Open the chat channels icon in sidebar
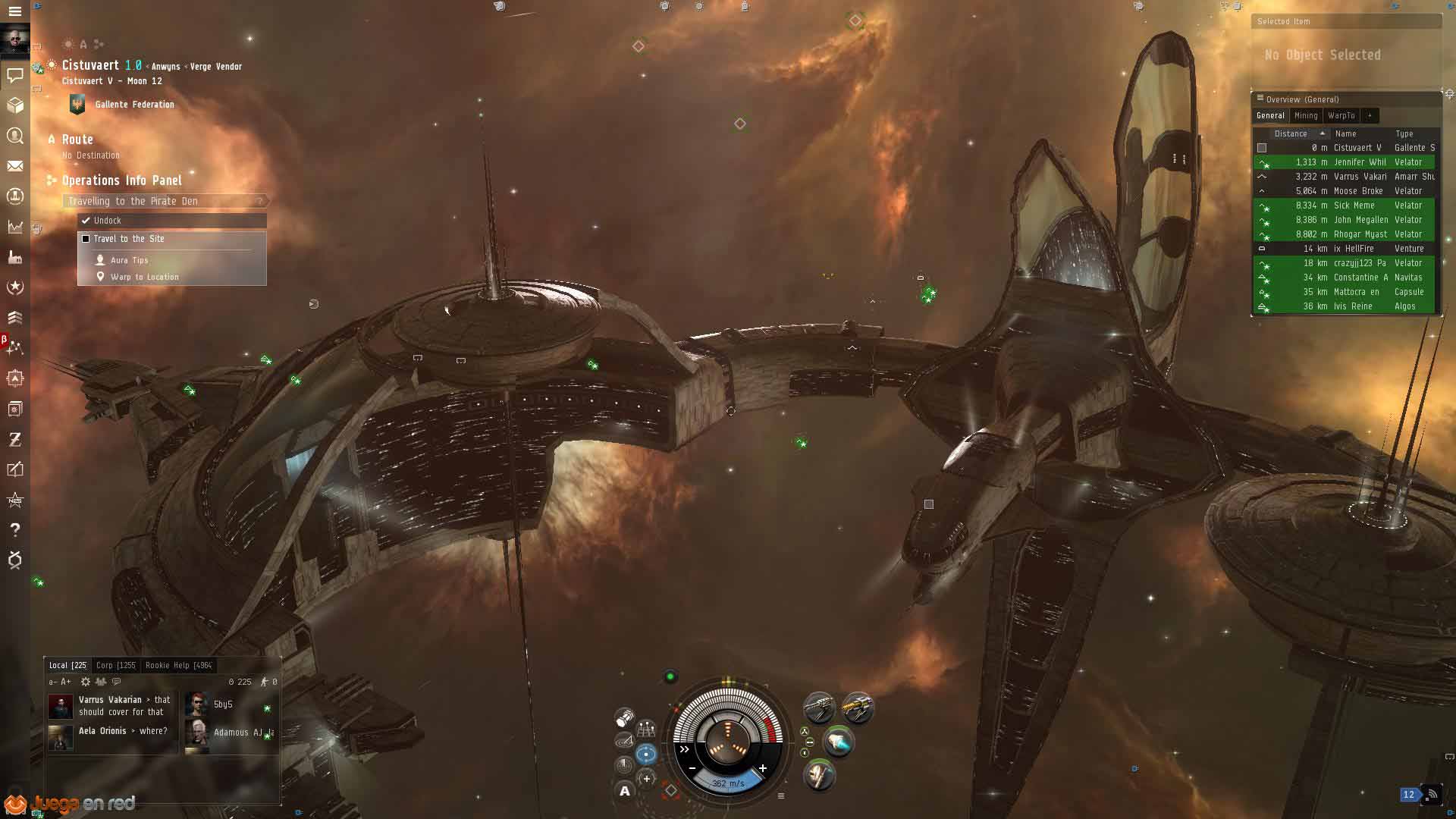Screen dimensions: 1456x819 tap(14, 74)
